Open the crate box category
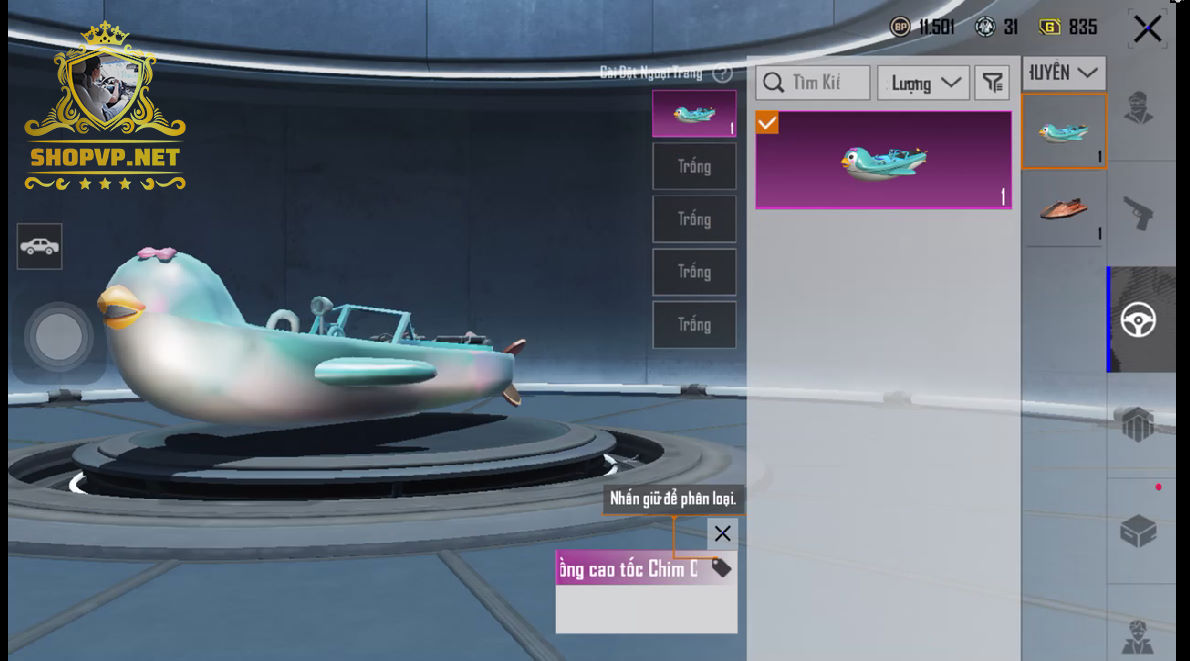The image size is (1190, 661). [1139, 531]
